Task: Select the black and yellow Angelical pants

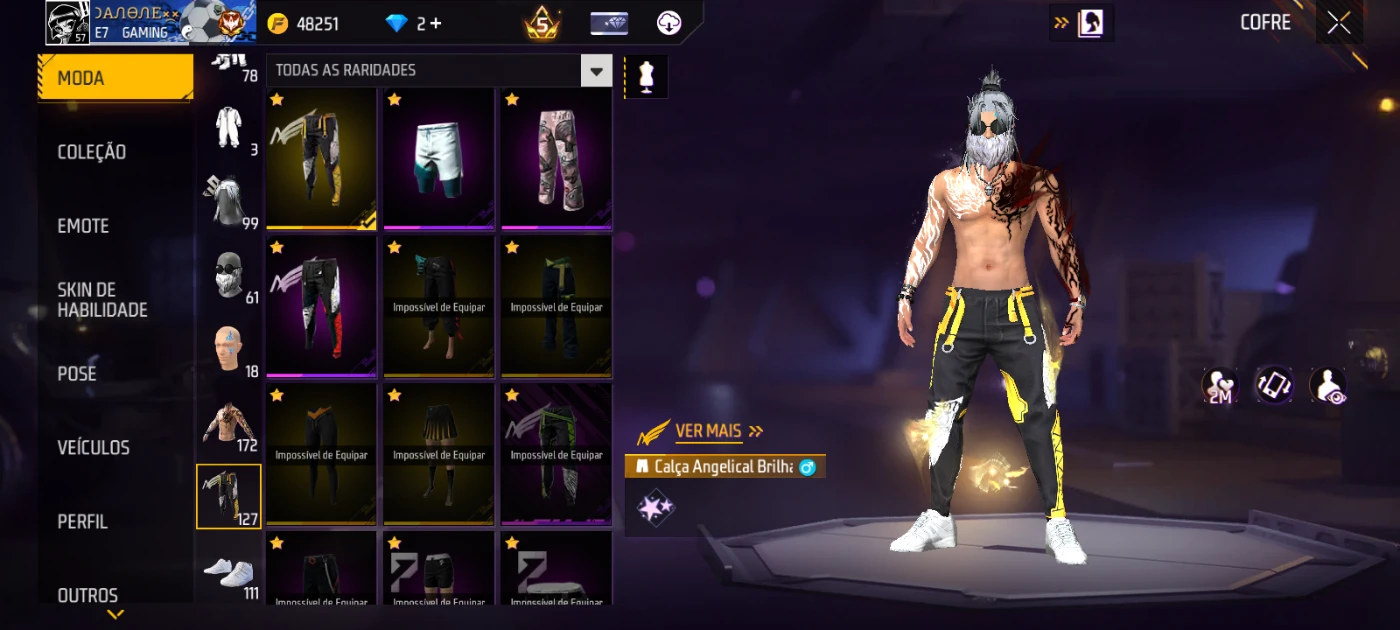Action: [321, 158]
